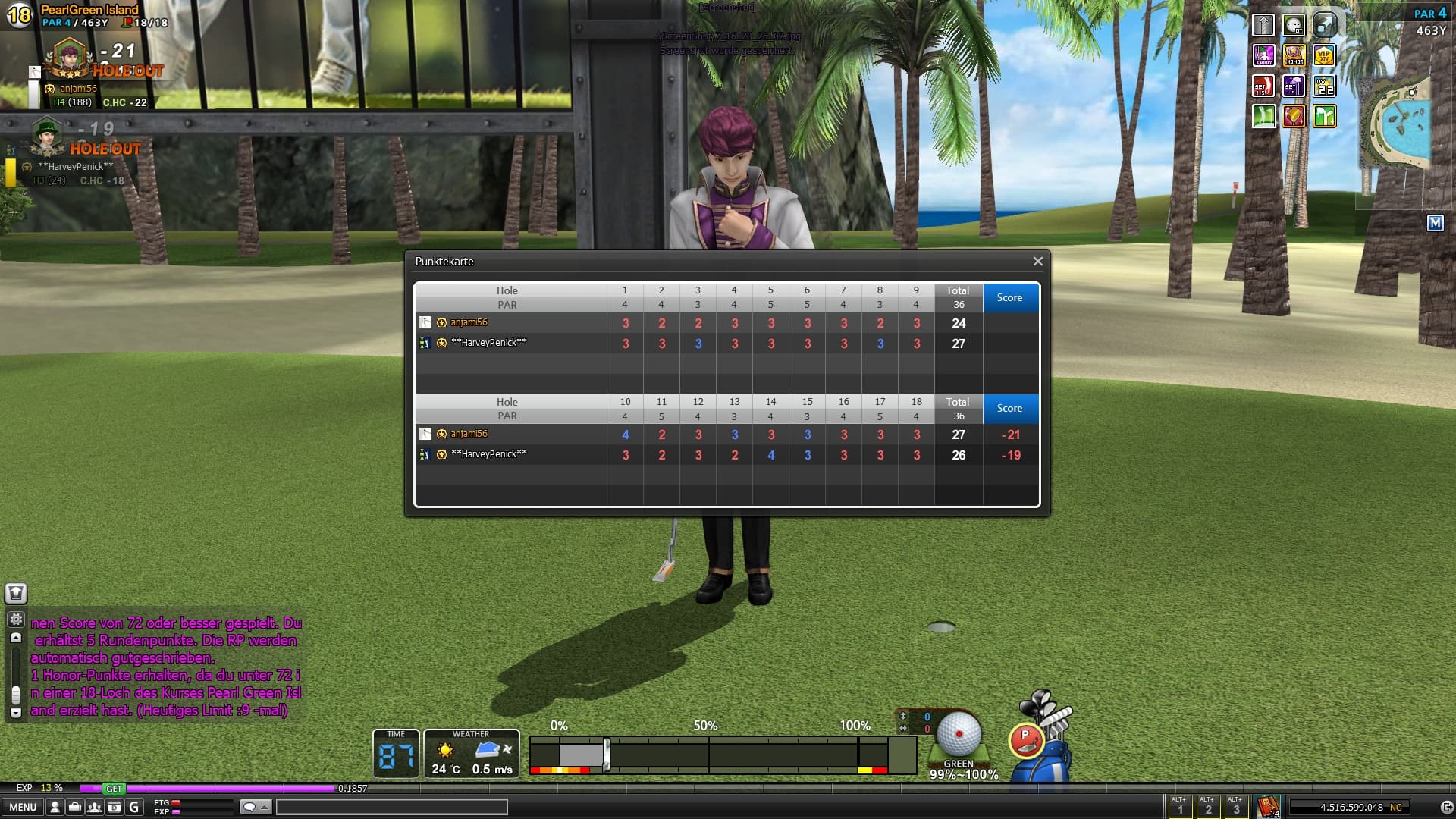Open the bag inventory icon
The width and height of the screenshot is (1456, 819).
74,807
